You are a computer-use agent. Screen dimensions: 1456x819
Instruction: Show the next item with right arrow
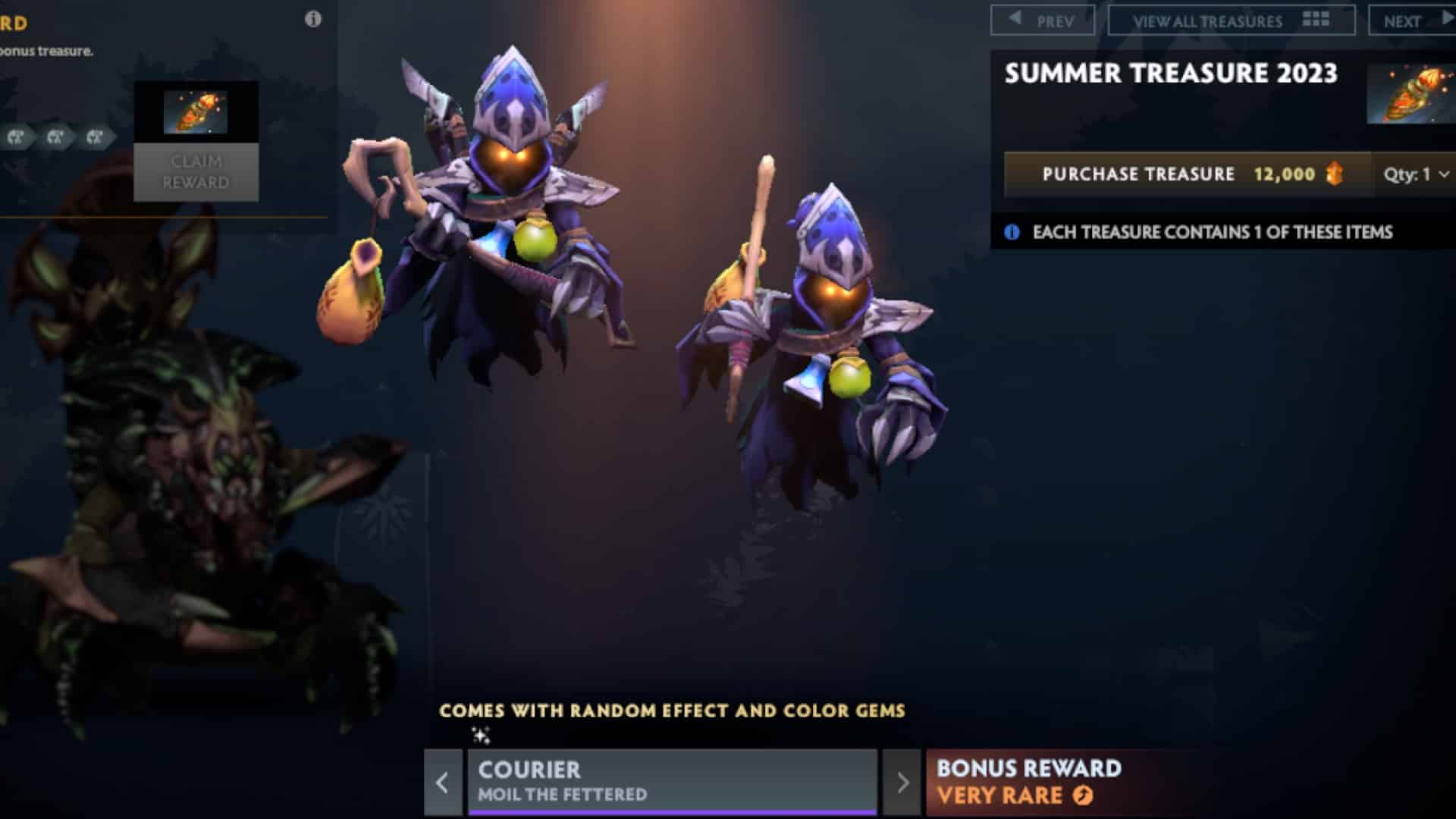(902, 783)
